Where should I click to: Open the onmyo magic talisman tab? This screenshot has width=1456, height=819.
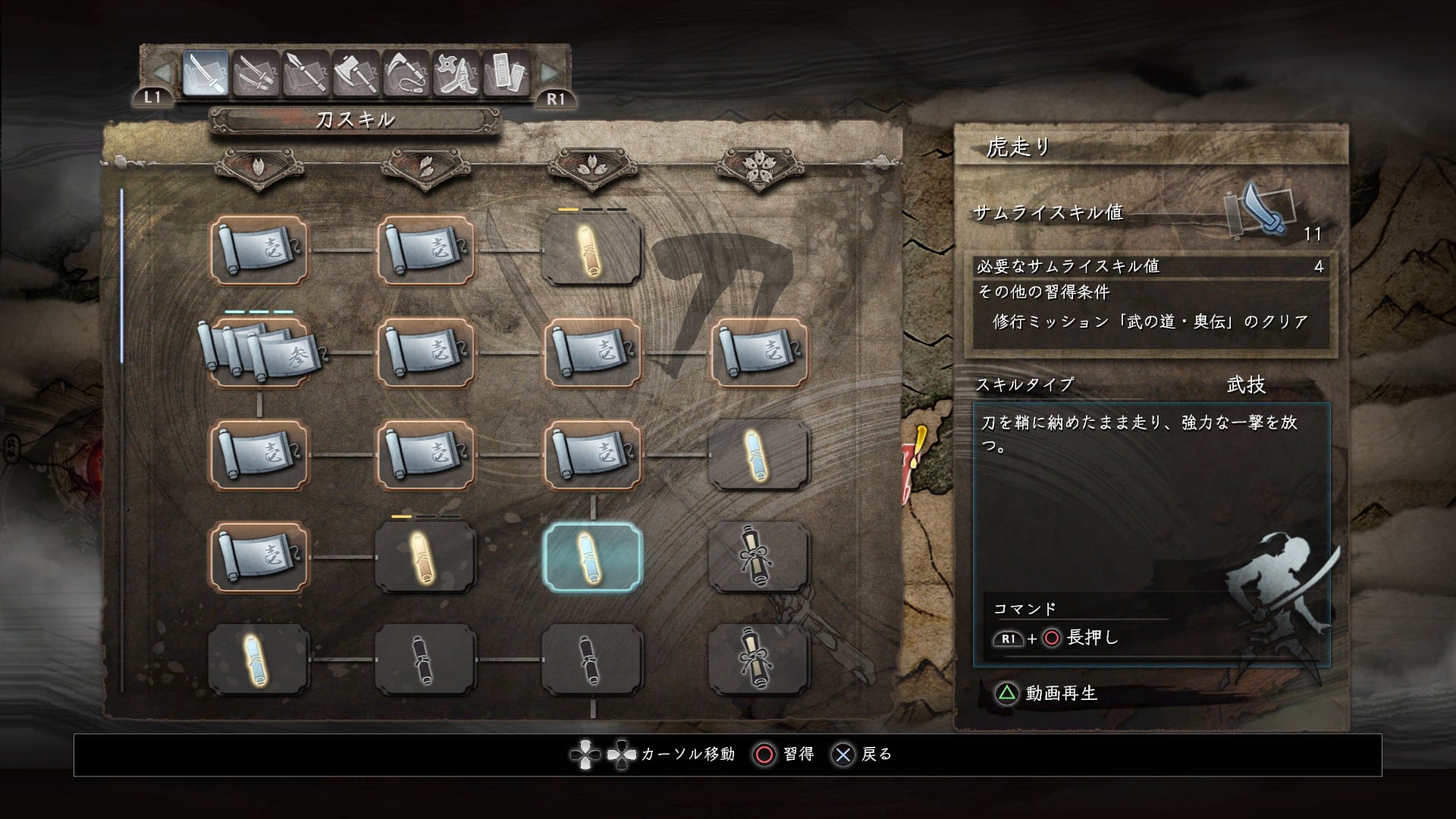pyautogui.click(x=507, y=74)
